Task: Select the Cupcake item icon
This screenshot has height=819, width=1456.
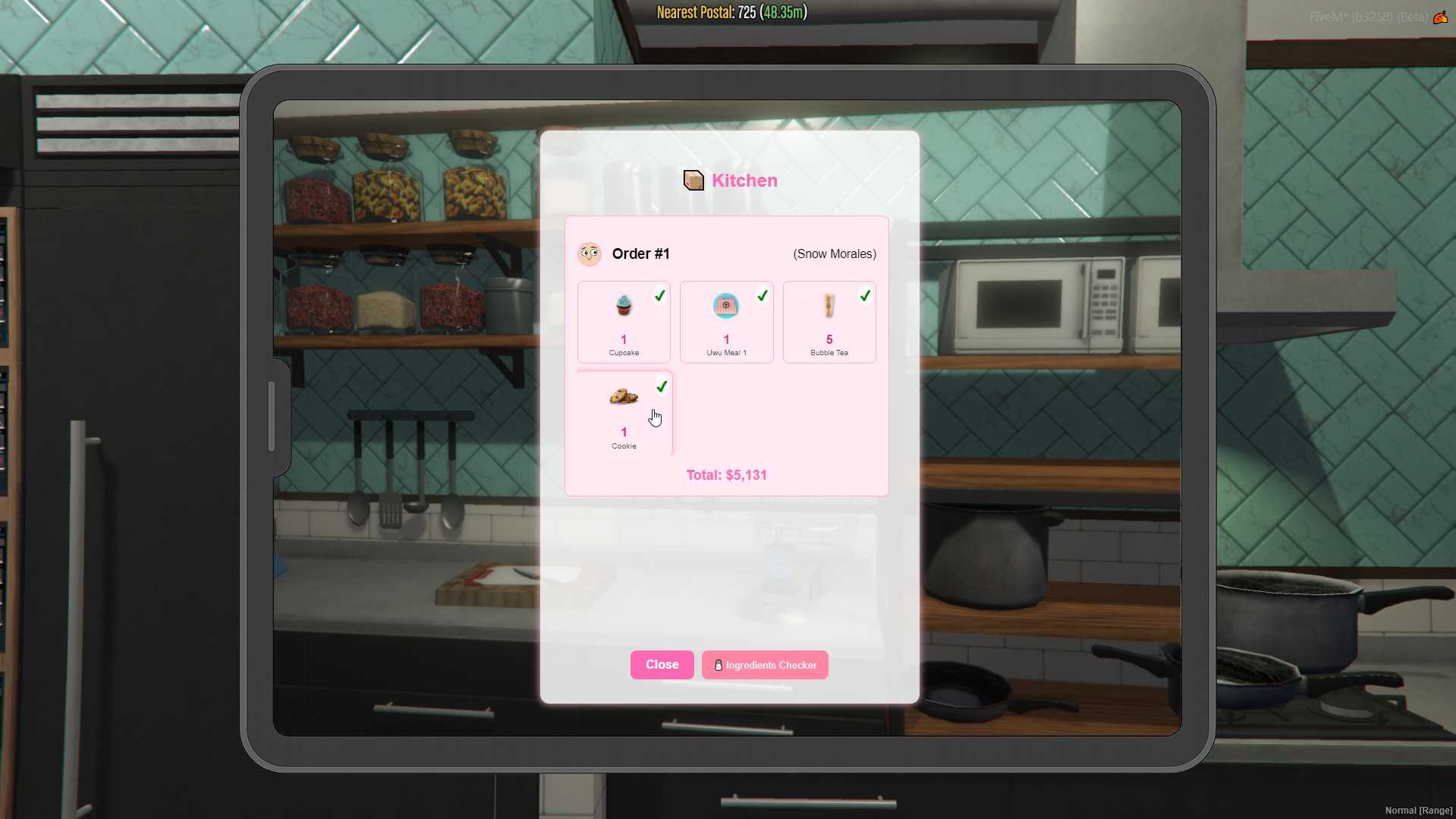Action: click(623, 307)
